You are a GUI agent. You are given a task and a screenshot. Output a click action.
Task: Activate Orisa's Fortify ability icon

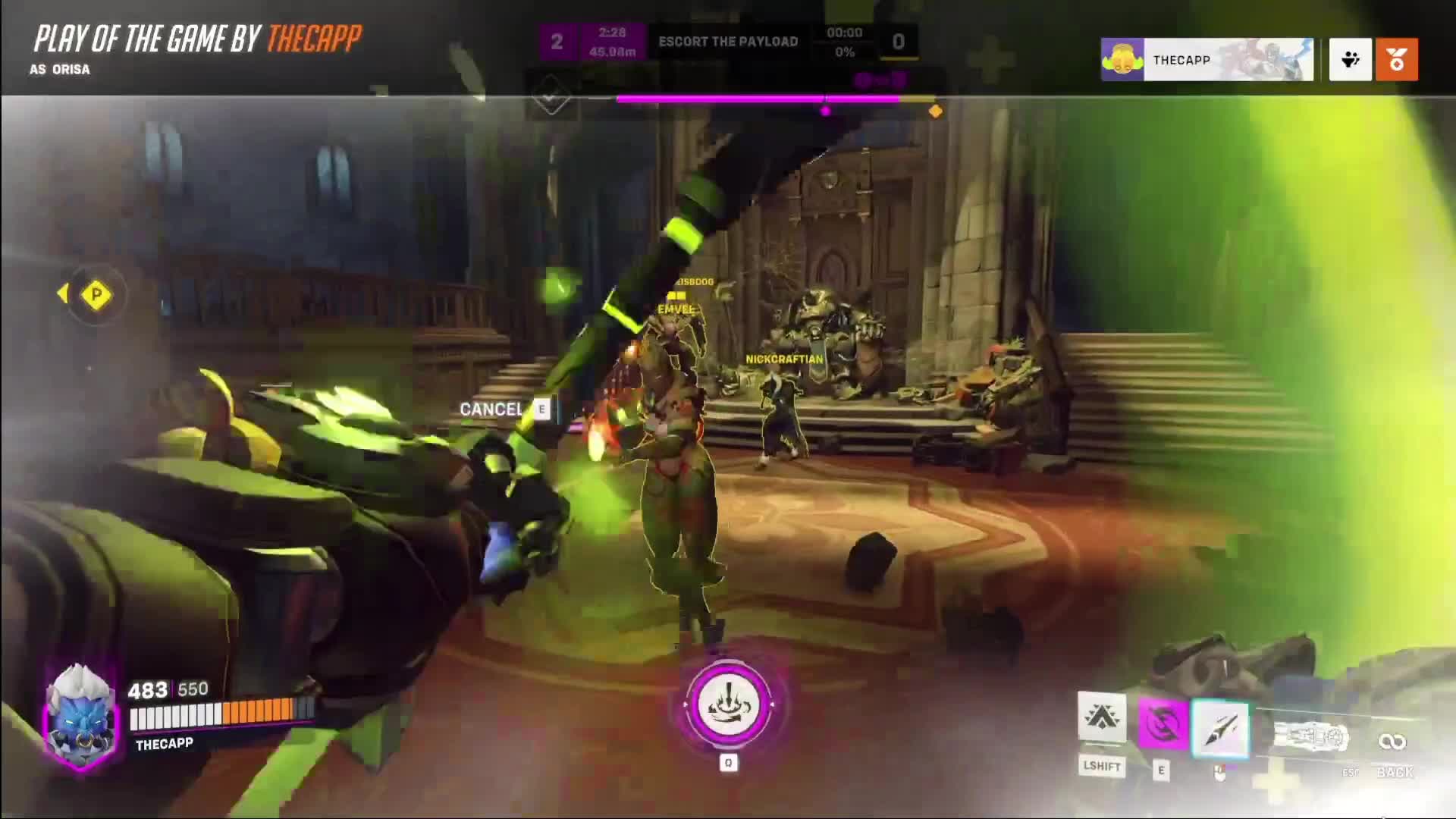[x=1101, y=717]
